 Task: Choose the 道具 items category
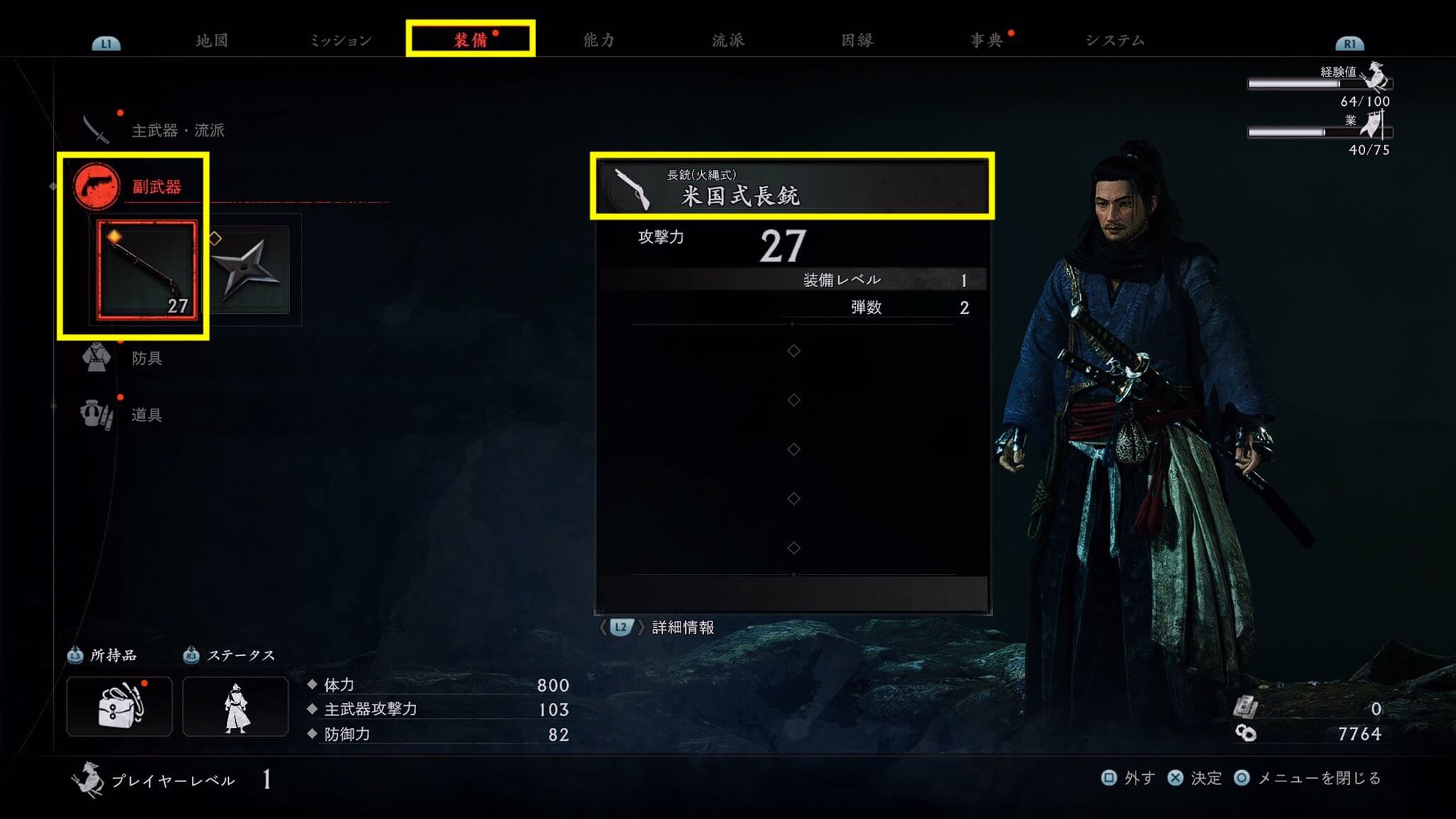pyautogui.click(x=146, y=414)
